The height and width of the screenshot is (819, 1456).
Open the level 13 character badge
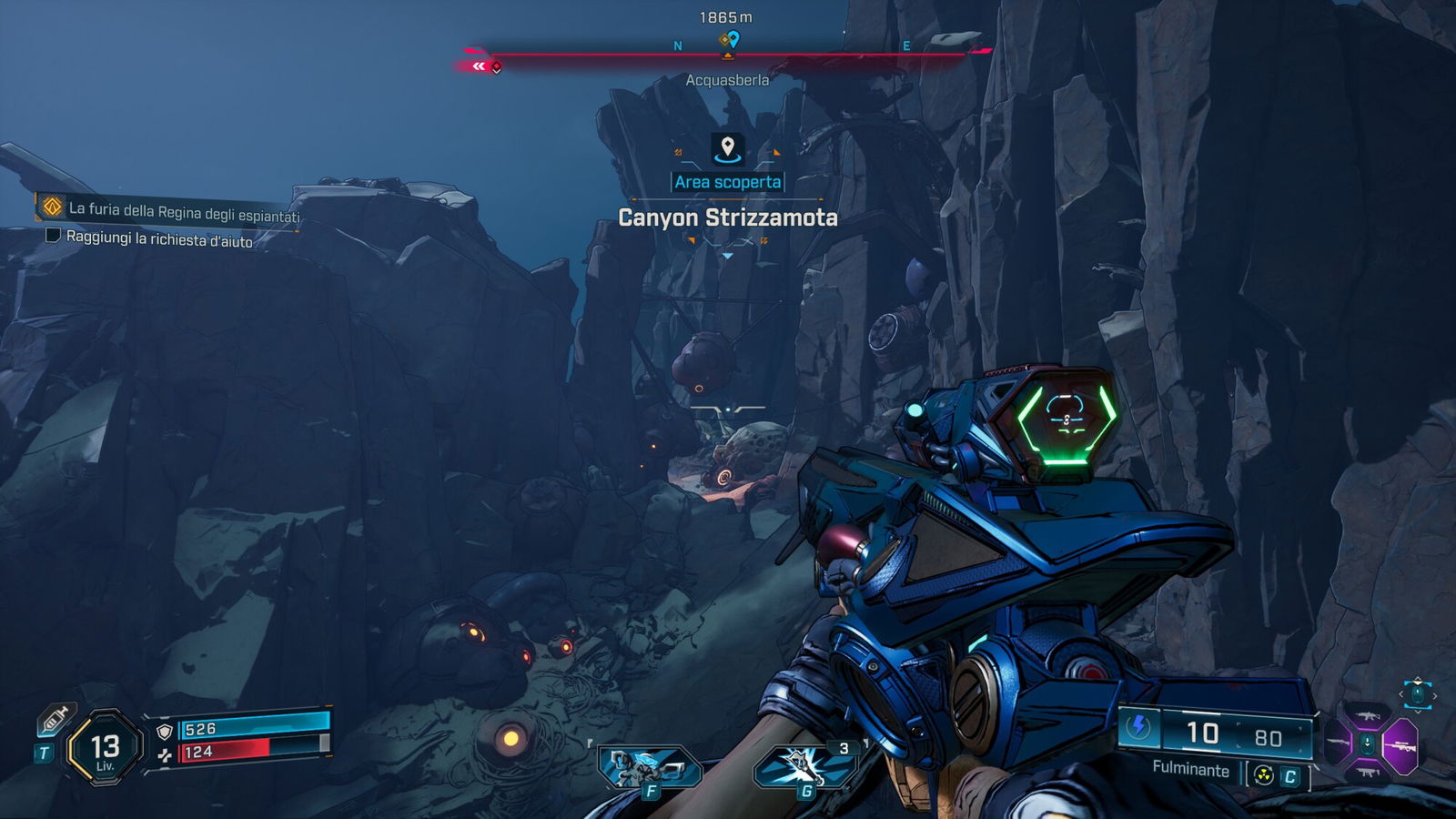click(106, 748)
